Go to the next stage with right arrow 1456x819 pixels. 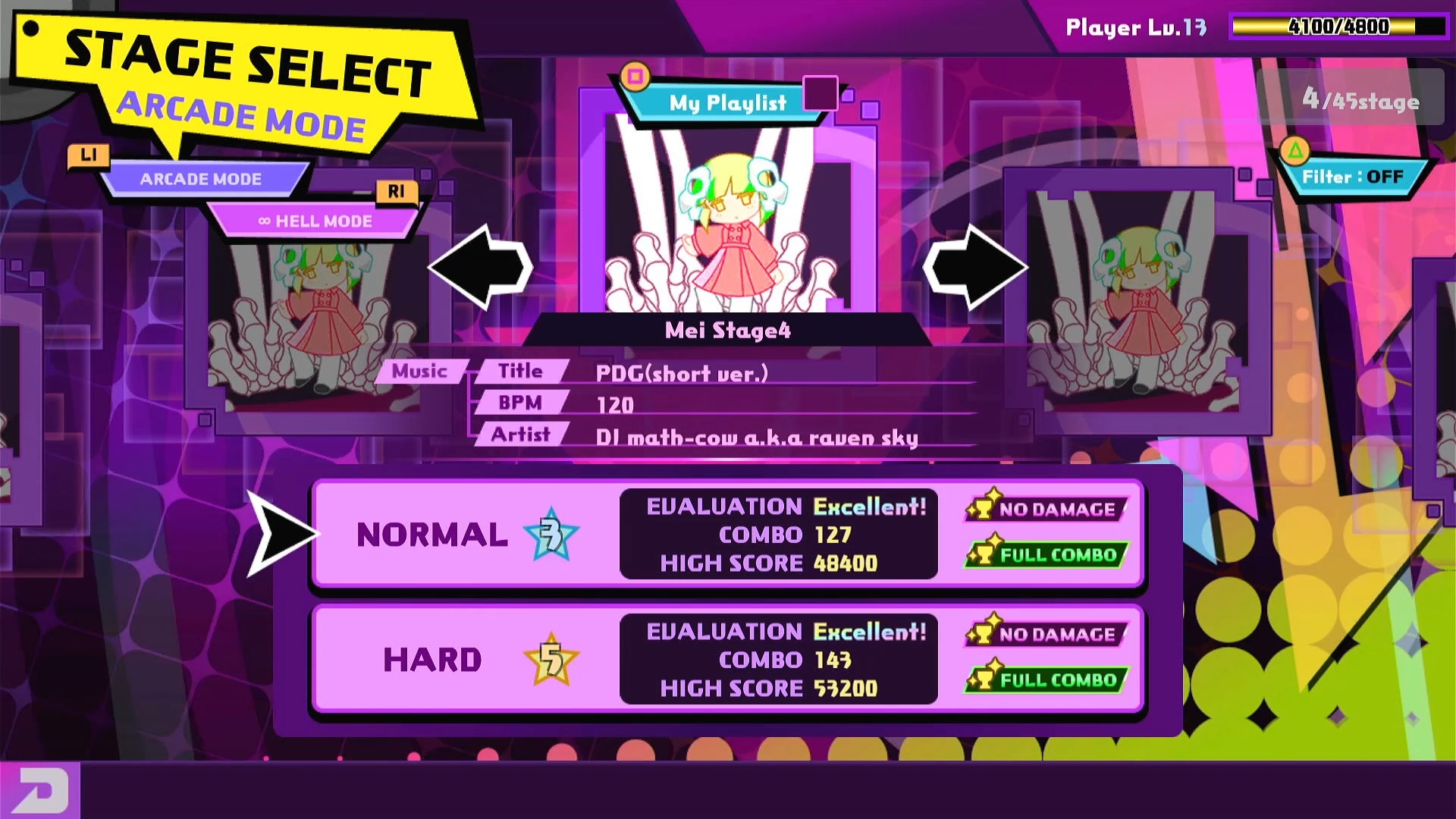coord(975,268)
